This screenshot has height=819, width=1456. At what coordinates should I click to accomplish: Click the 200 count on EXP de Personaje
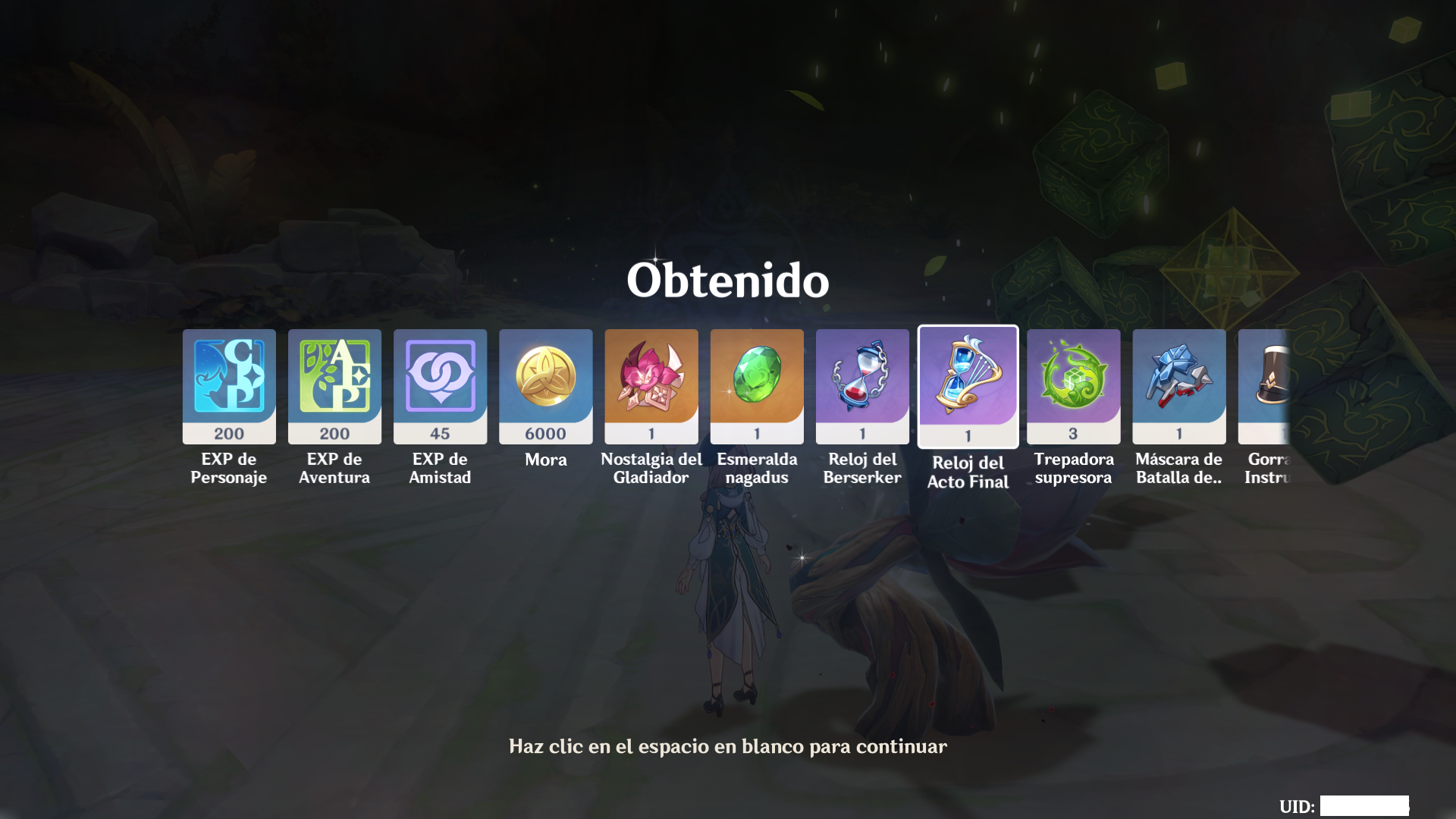(228, 433)
